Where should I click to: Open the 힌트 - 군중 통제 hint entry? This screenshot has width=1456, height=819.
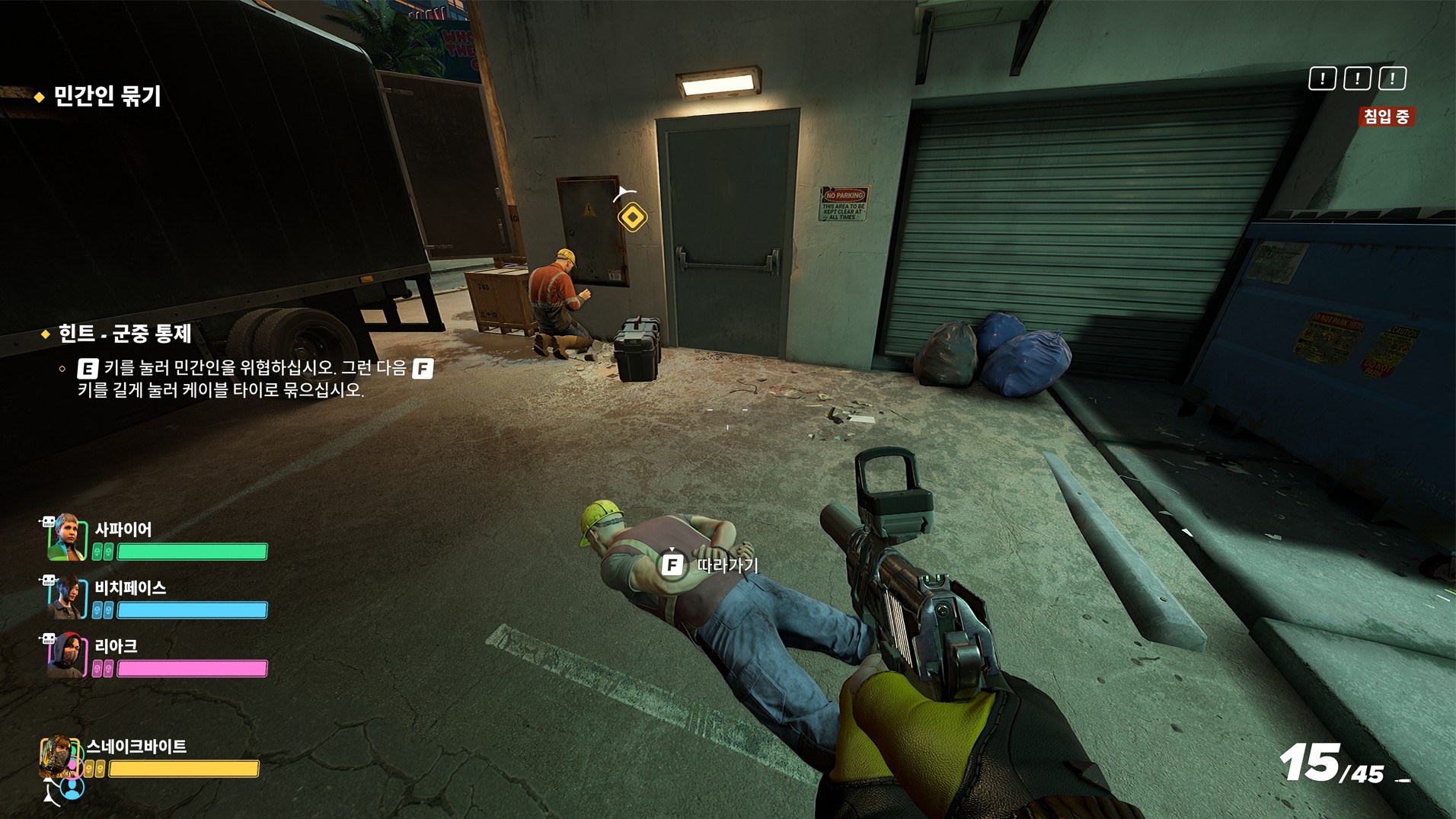coord(124,334)
